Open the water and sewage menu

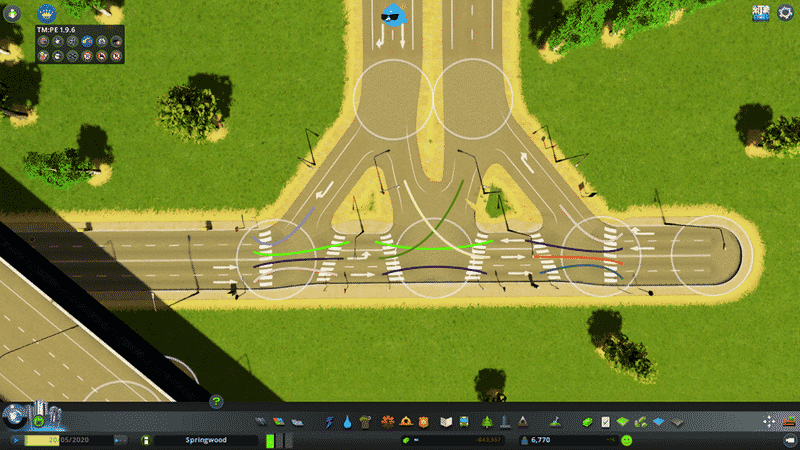tap(347, 422)
